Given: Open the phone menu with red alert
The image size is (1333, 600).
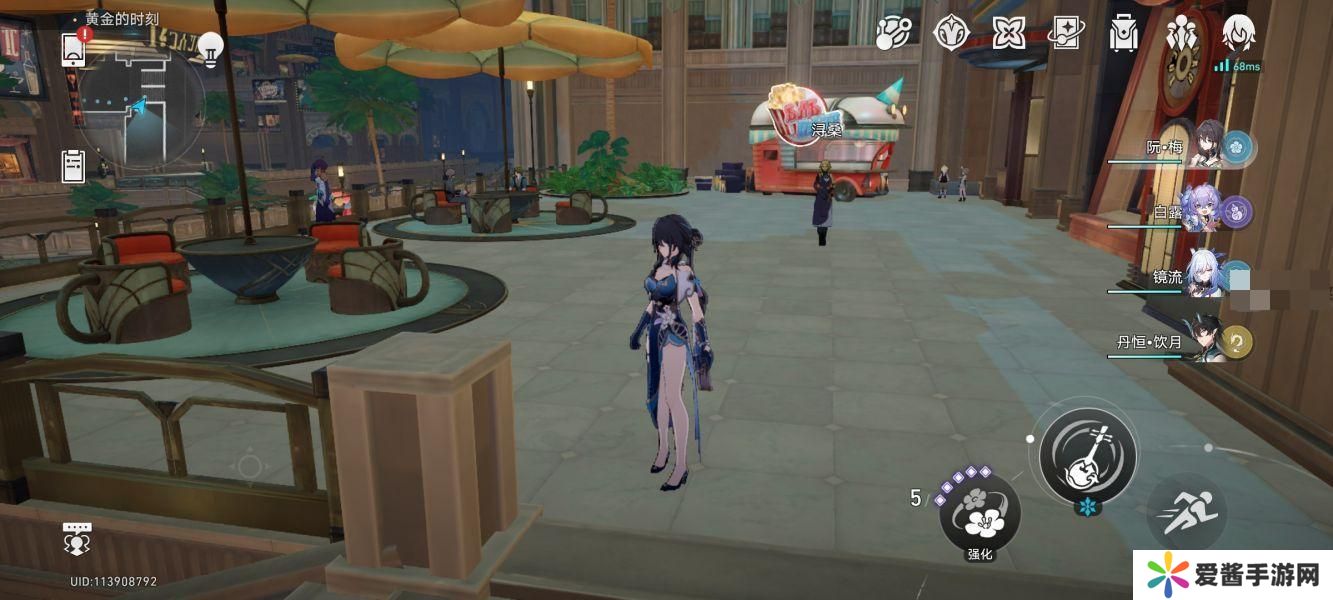Looking at the screenshot, I should (x=74, y=49).
